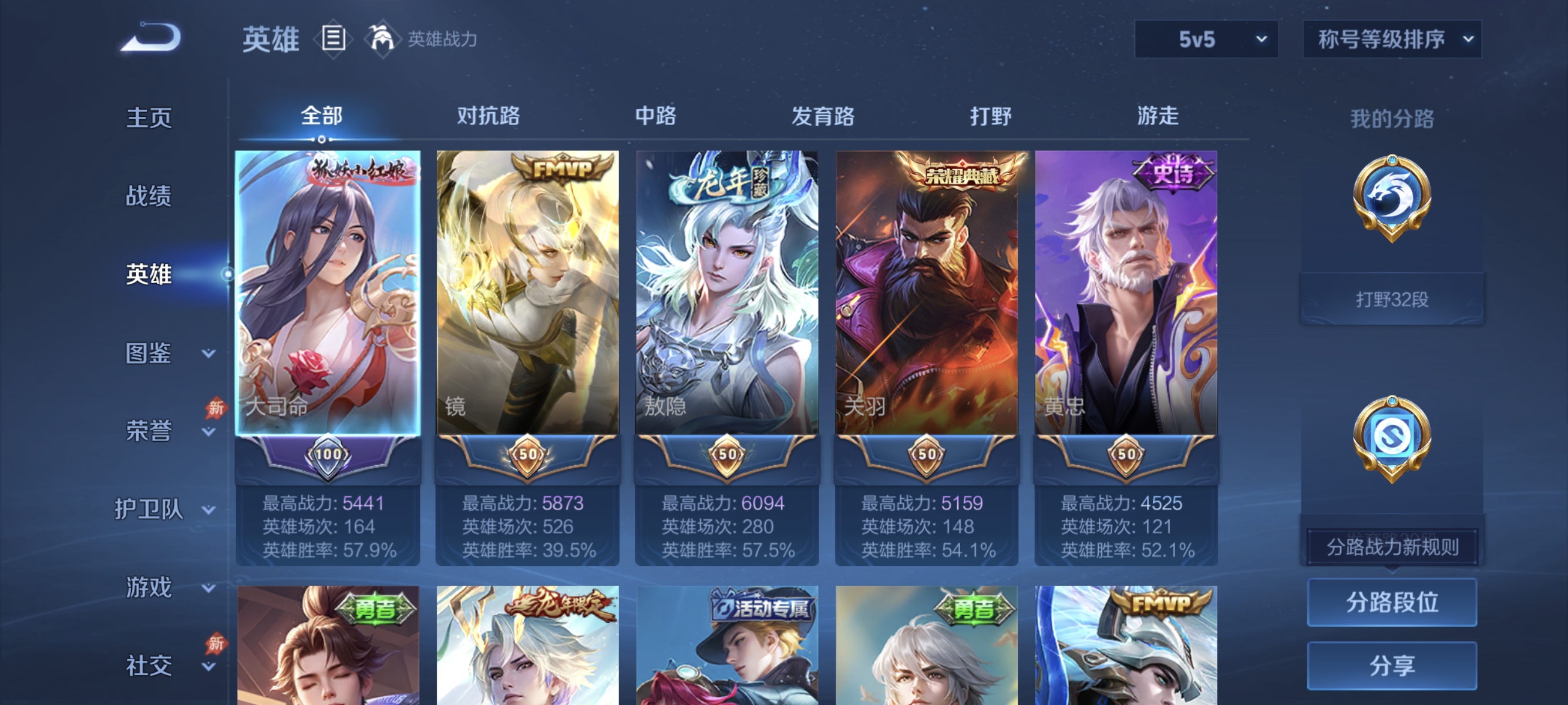Open the 分路战力新规则 link
The height and width of the screenshot is (705, 1568).
tap(1391, 547)
